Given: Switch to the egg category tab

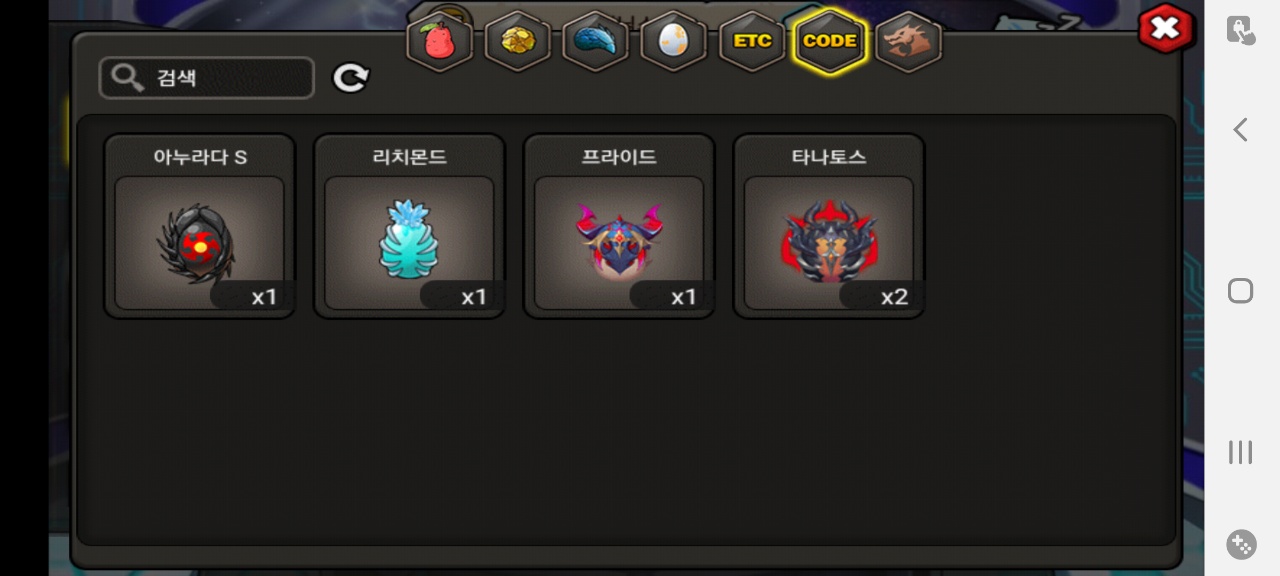Looking at the screenshot, I should 674,41.
